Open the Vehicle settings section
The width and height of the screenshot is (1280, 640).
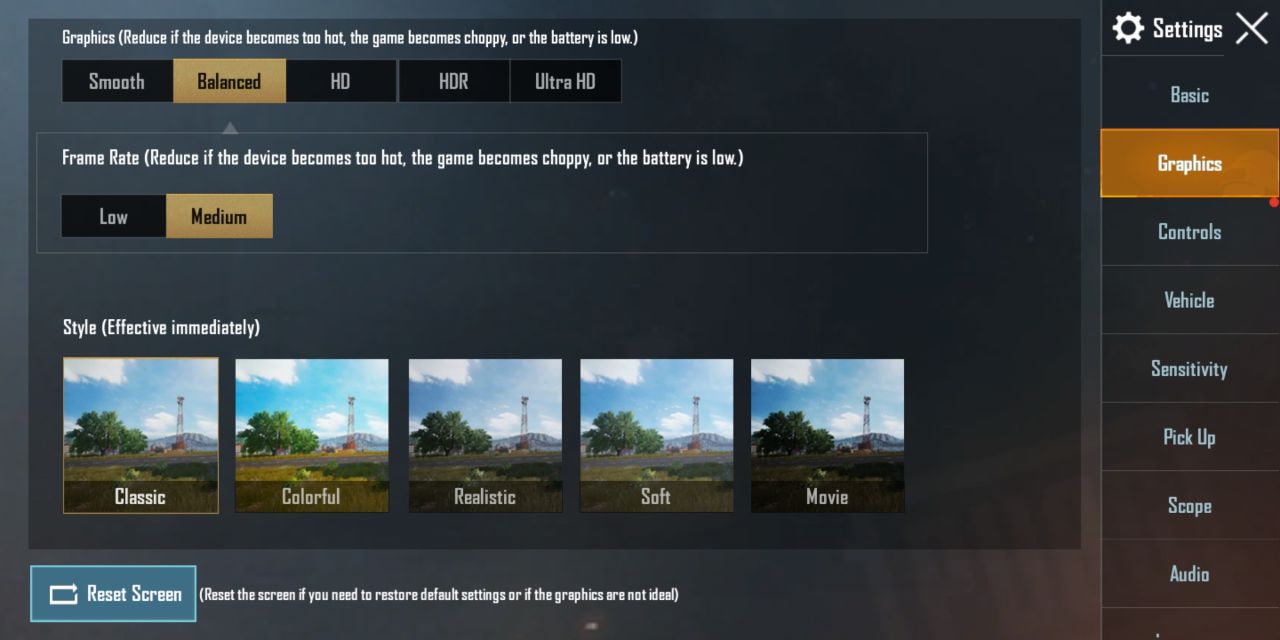1189,300
